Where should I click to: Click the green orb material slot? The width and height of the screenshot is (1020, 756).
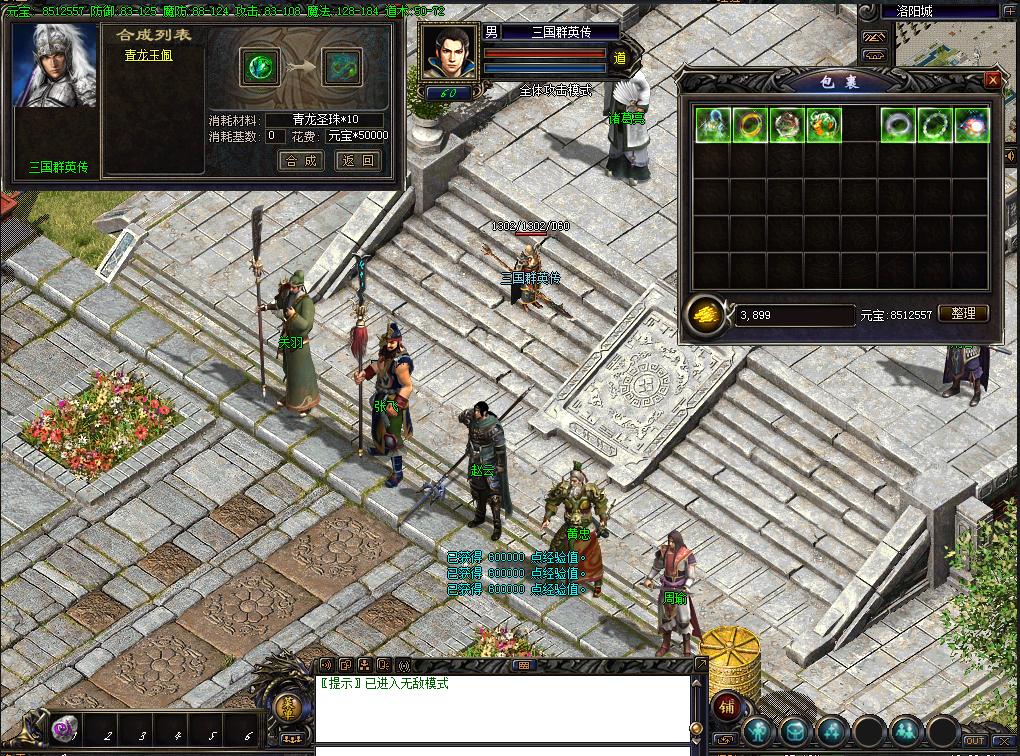click(x=260, y=67)
